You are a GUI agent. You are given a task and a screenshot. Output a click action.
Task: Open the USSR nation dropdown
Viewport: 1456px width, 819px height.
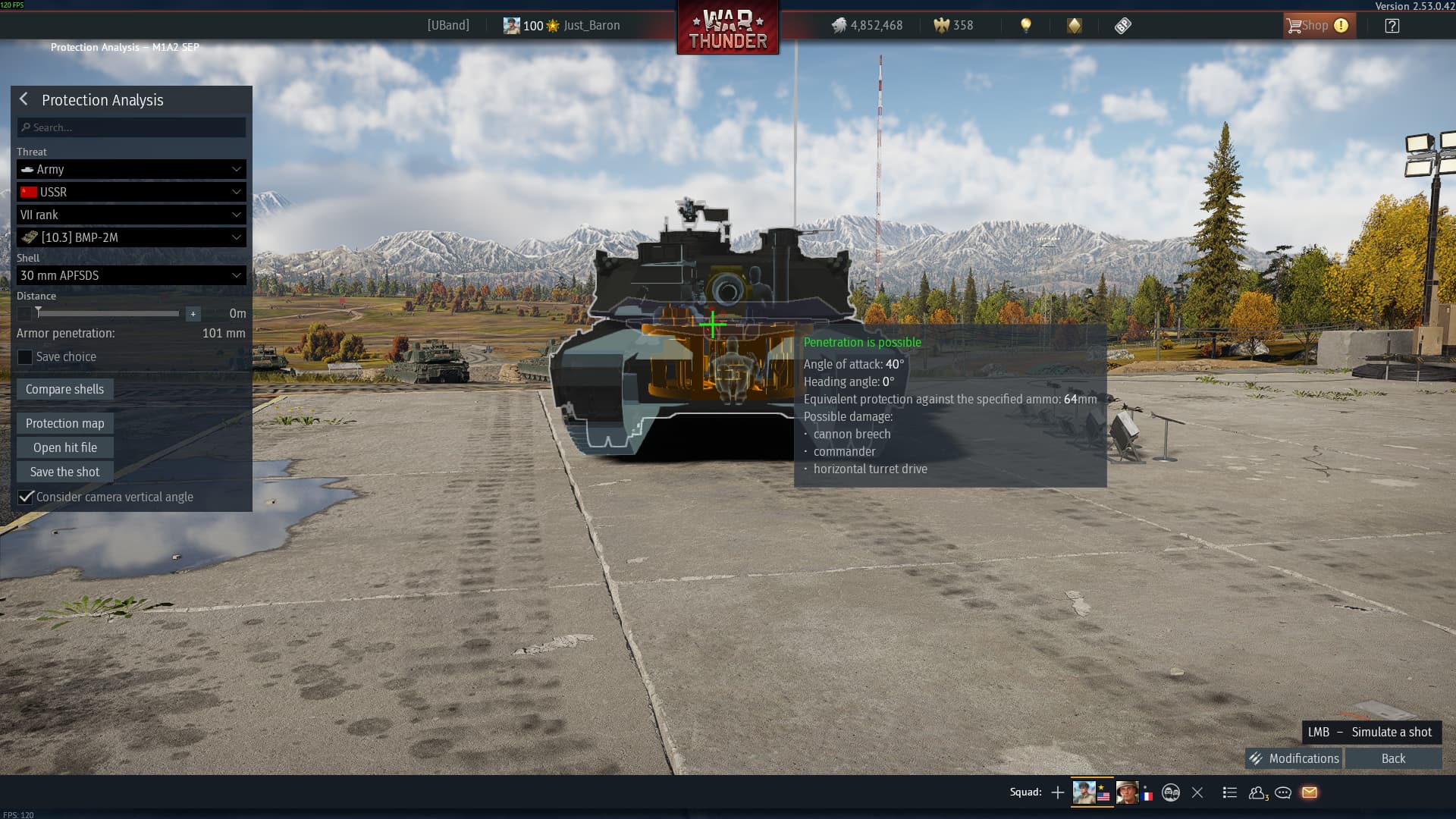[131, 192]
